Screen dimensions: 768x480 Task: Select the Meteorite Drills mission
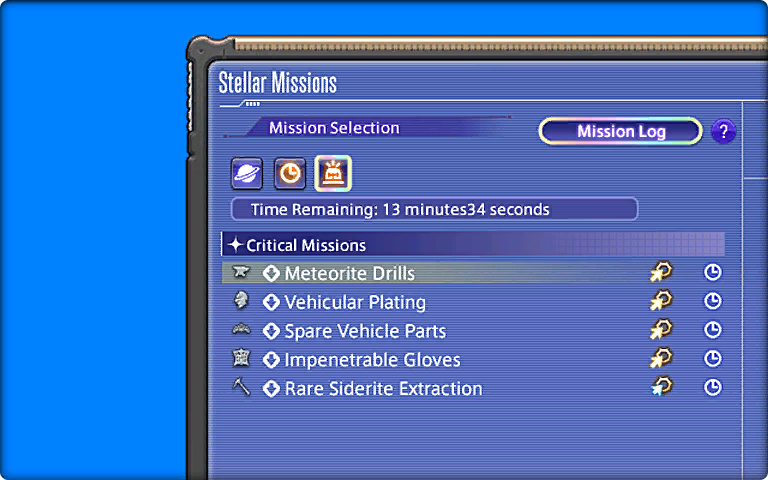coord(349,273)
